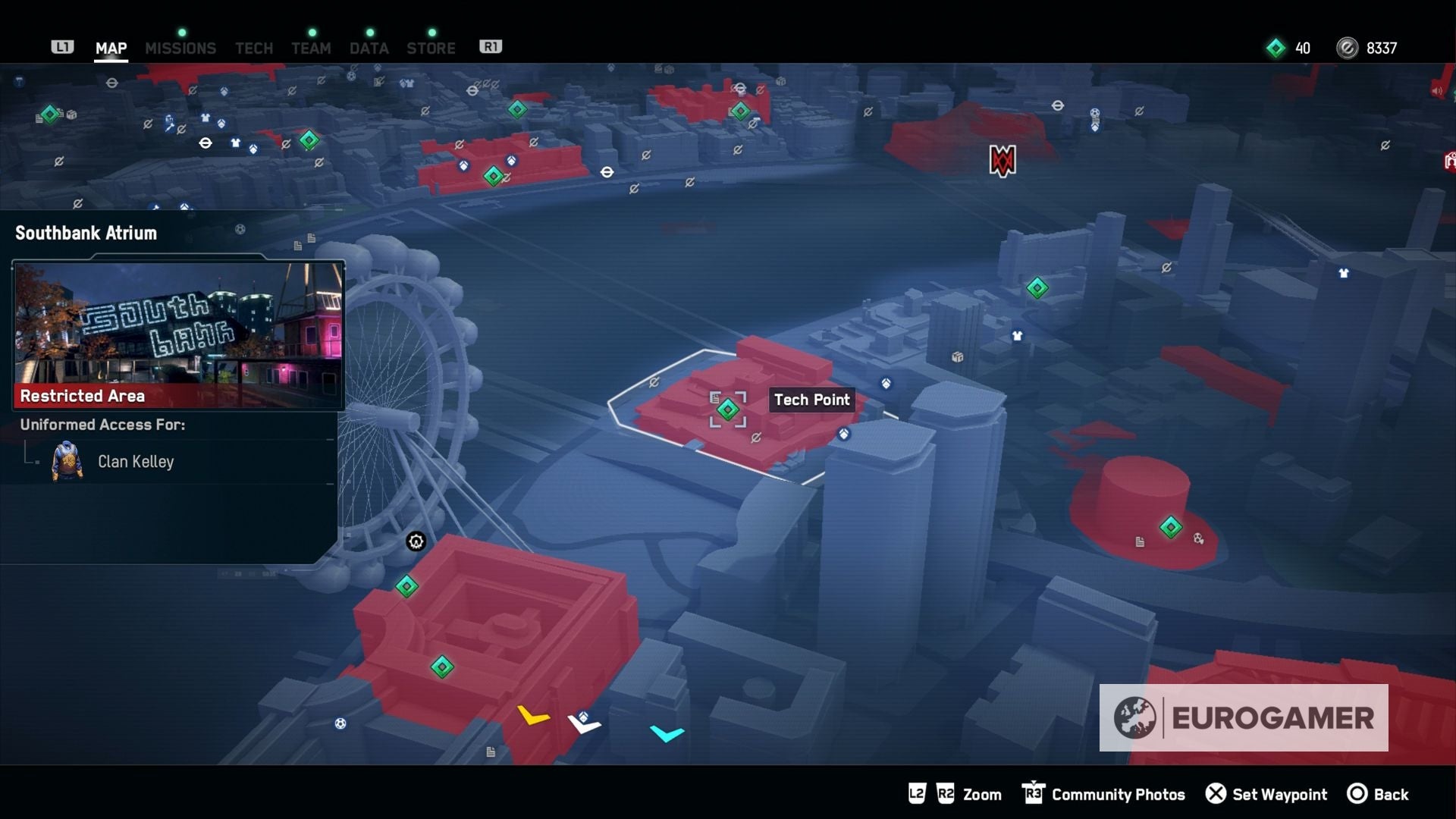Switch to the DATA tab

tap(369, 47)
